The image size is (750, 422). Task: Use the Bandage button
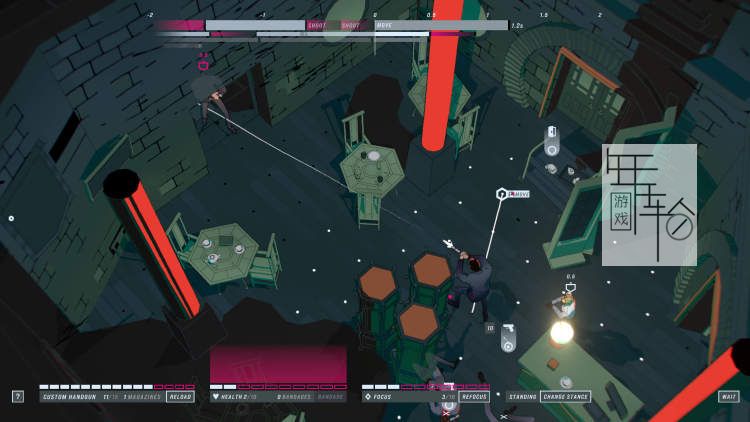point(331,397)
